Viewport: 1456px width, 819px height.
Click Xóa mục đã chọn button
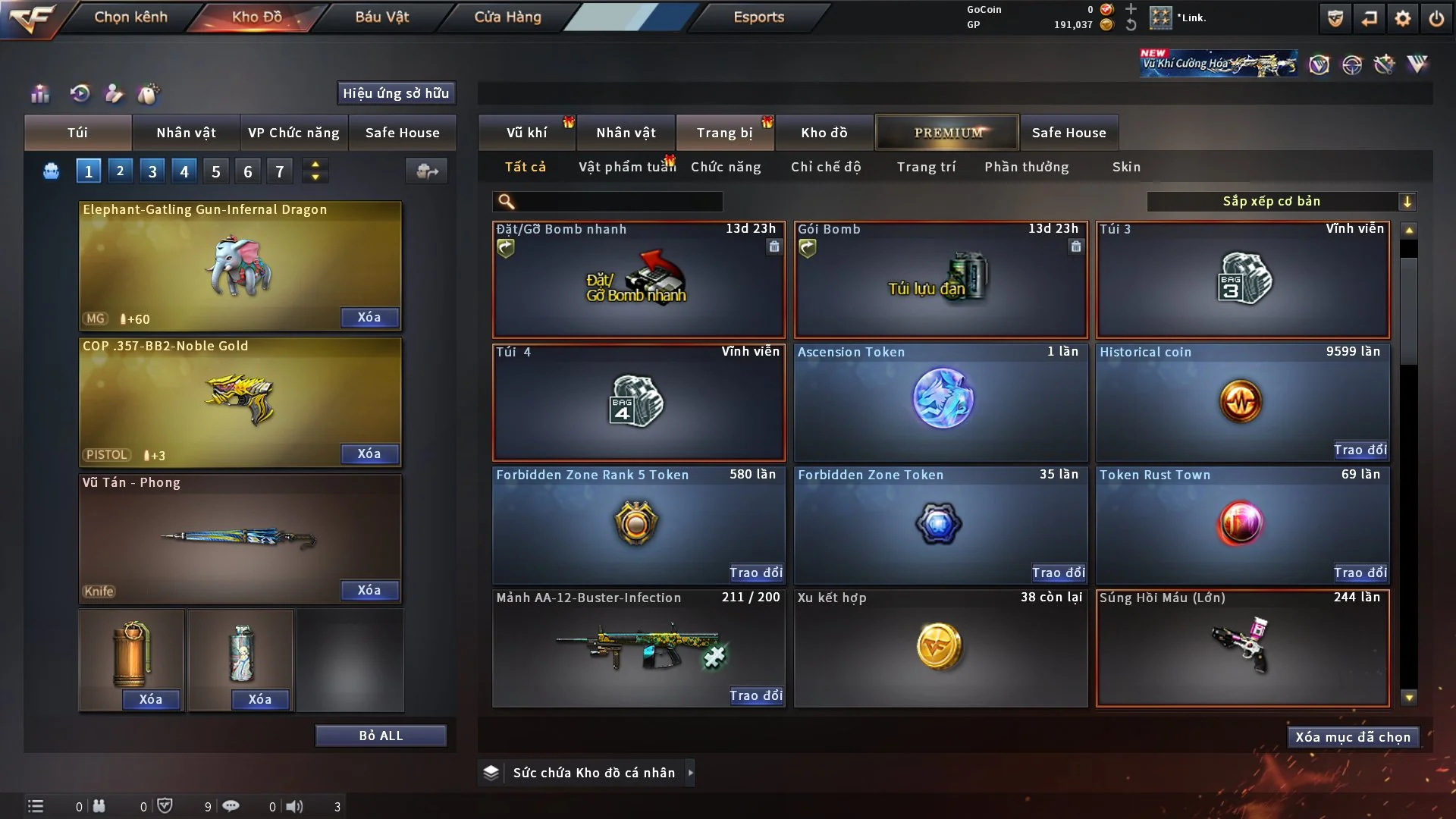[1353, 737]
